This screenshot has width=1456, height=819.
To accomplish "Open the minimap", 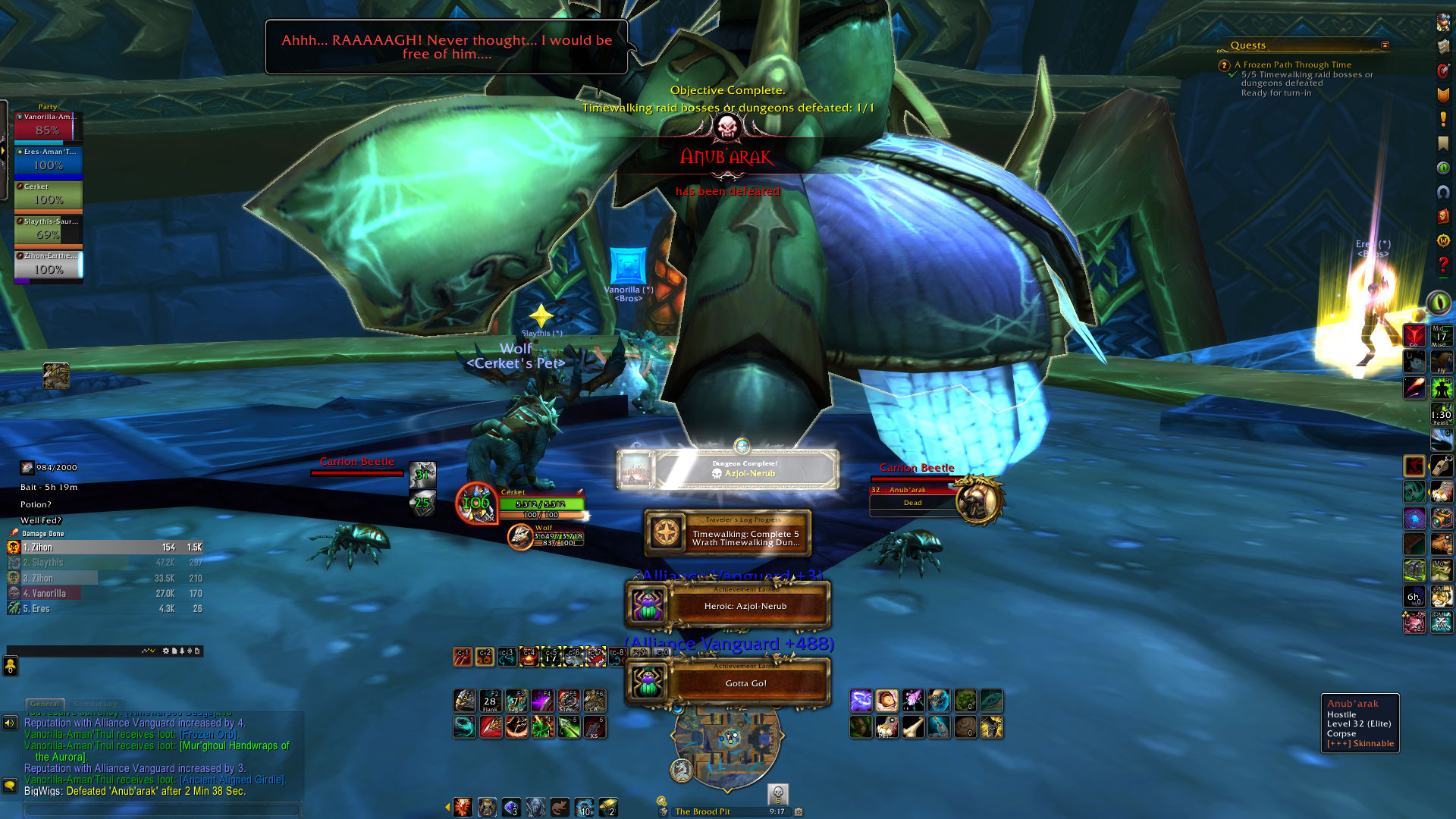I will [x=726, y=739].
